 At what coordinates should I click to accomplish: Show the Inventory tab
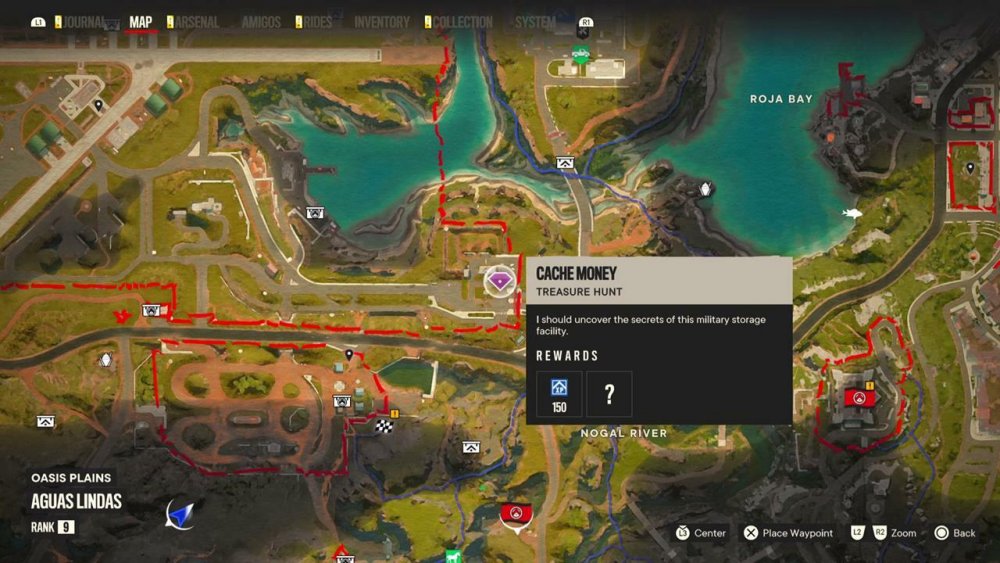pos(382,22)
